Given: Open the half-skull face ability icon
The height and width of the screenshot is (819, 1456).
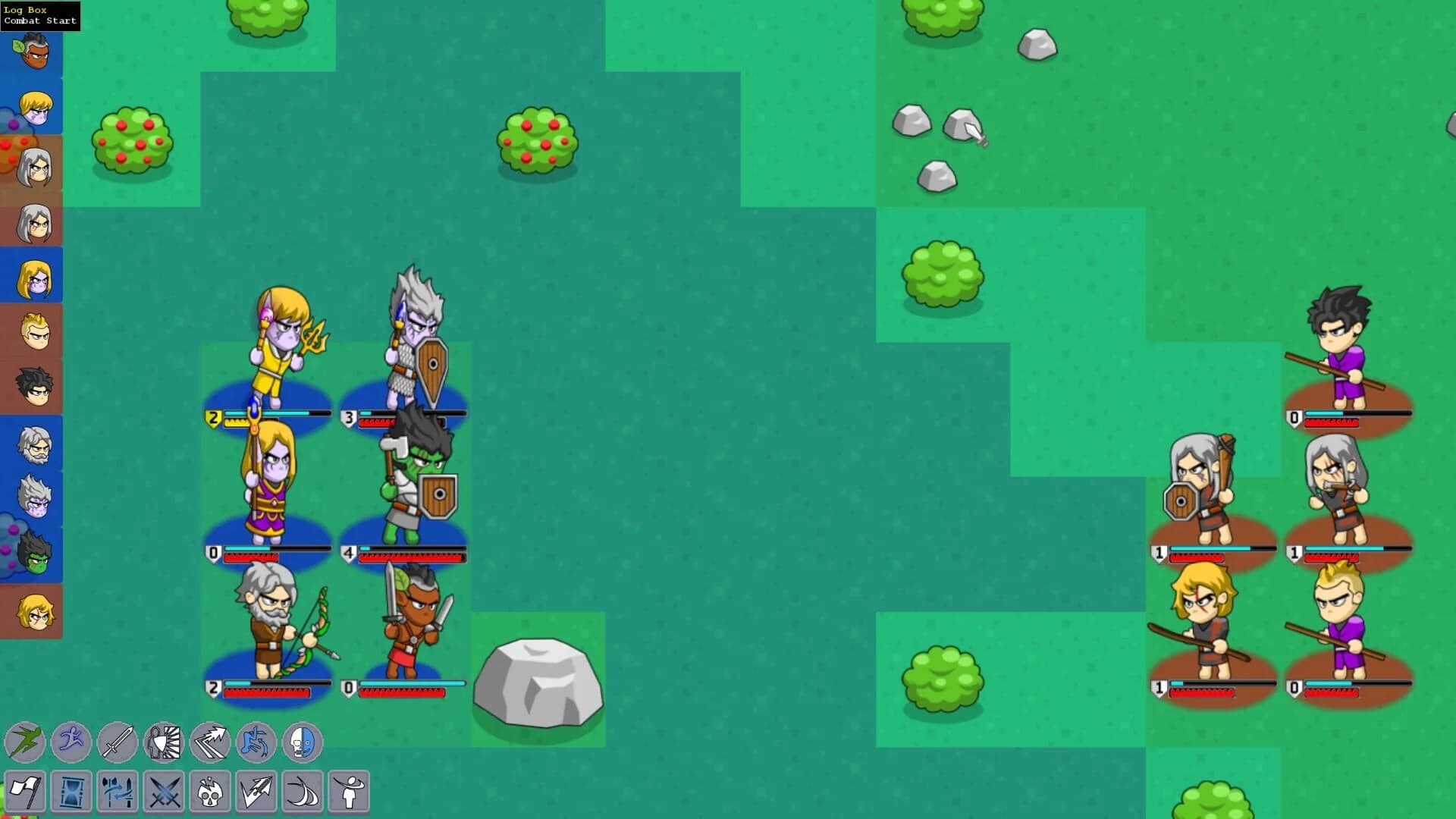Looking at the screenshot, I should pyautogui.click(x=303, y=742).
